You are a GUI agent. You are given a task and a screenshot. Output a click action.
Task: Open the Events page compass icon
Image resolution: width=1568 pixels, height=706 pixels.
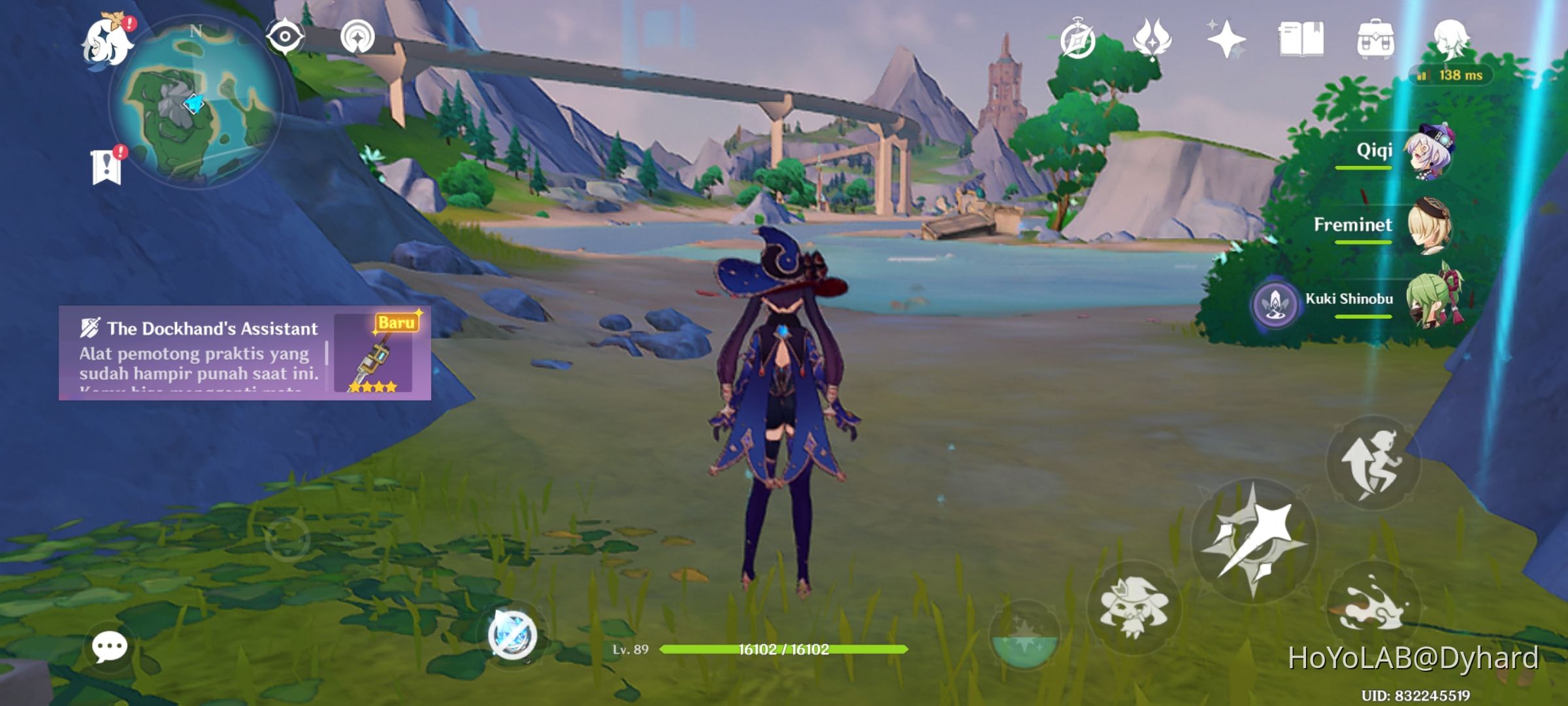[1078, 41]
